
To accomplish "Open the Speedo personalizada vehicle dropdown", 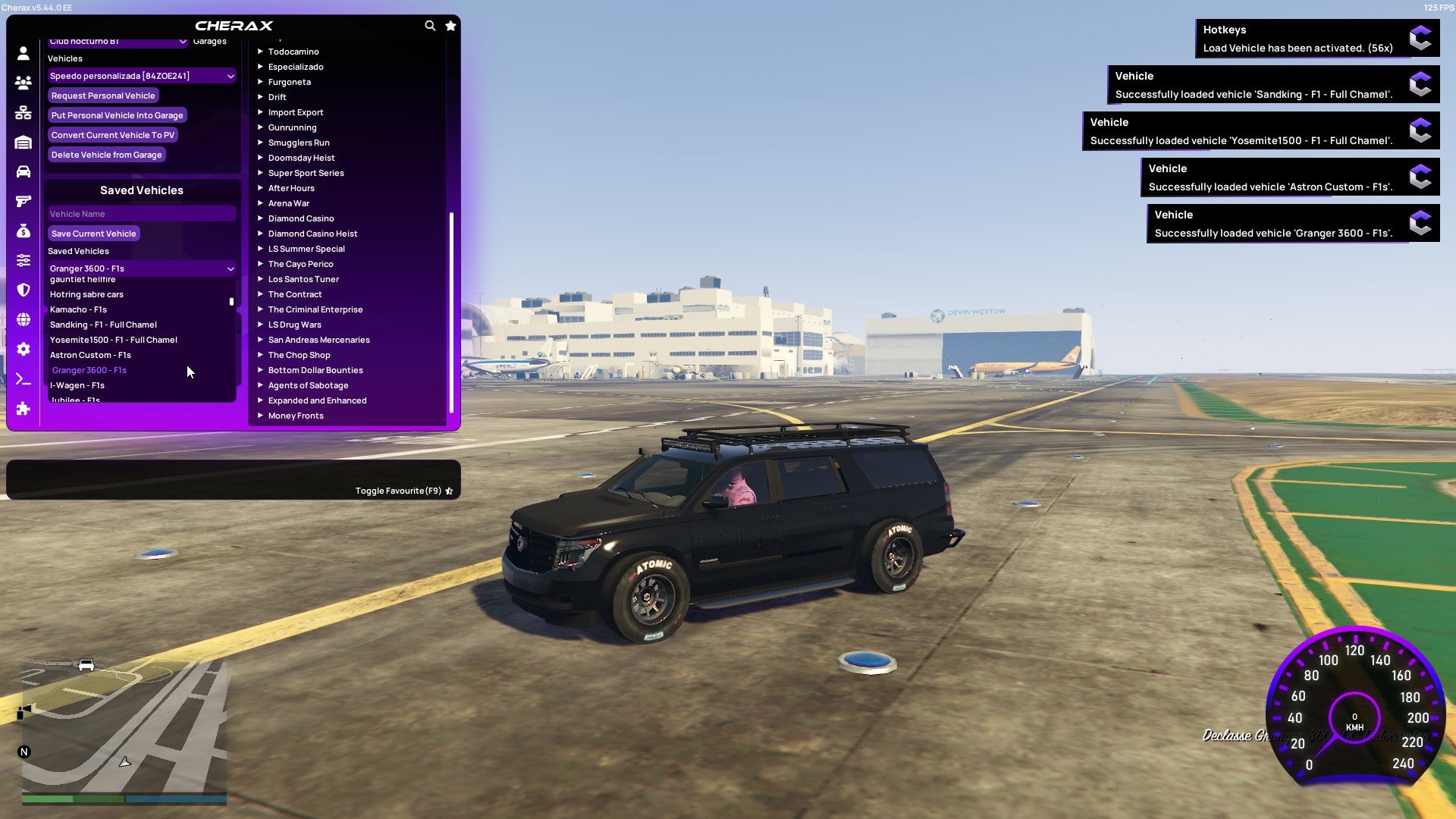I will point(141,76).
